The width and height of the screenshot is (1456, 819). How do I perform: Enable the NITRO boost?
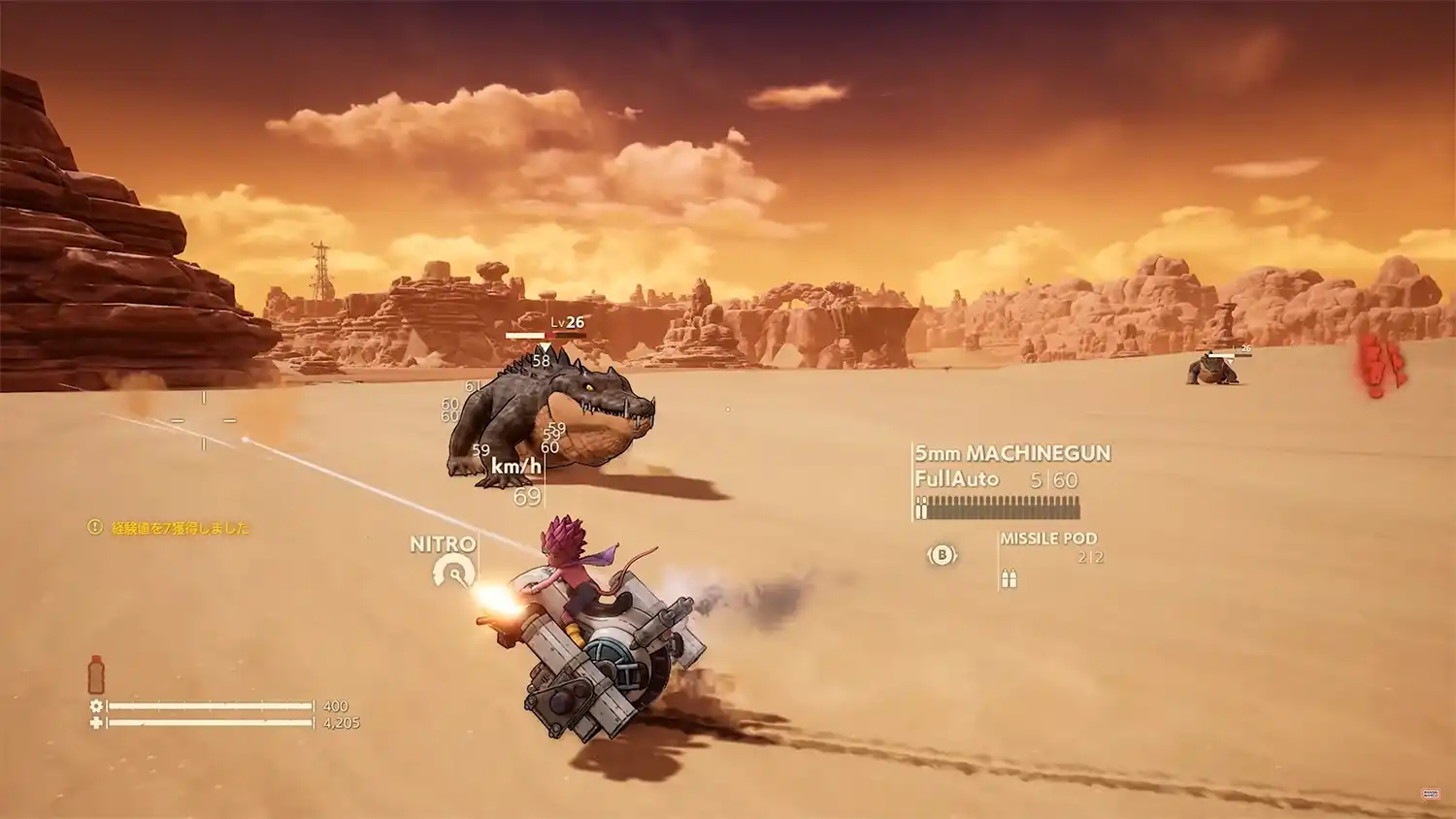point(442,544)
